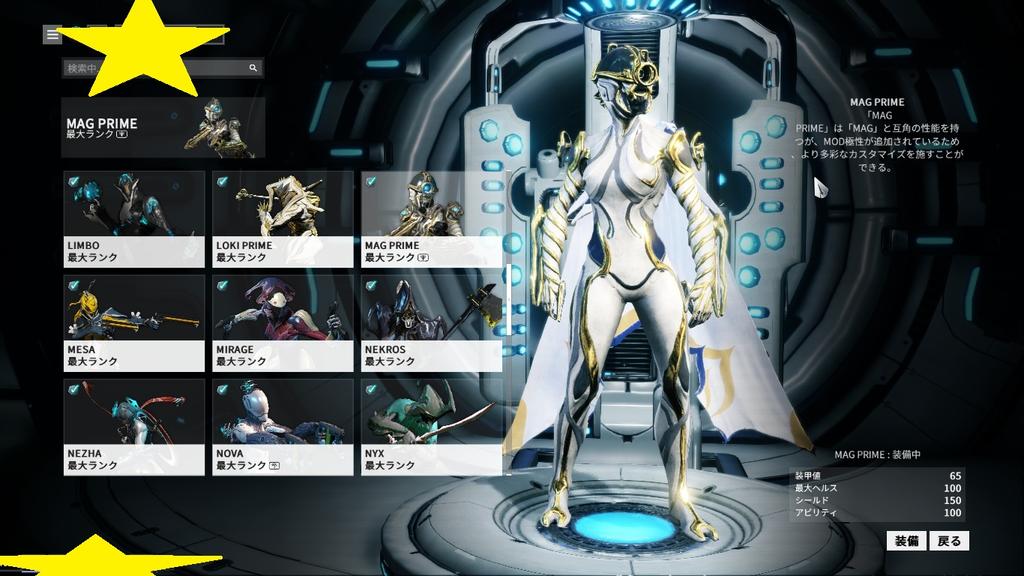Viewport: 1024px width, 576px height.
Task: Select Mag Prime in the warframe grid
Action: [x=431, y=218]
